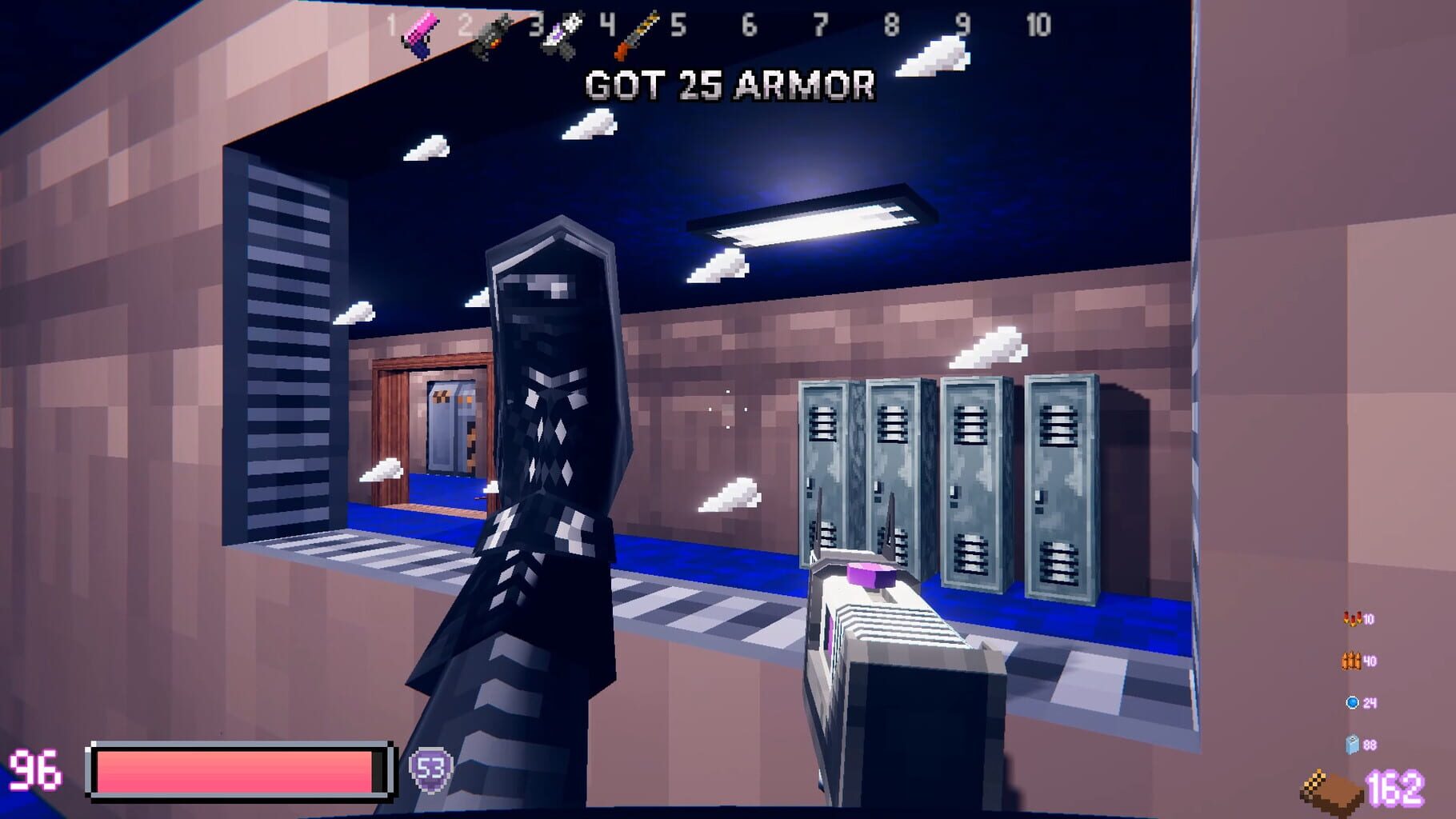The image size is (1456, 819).
Task: Click weapon slot number 6 label
Action: (748, 26)
